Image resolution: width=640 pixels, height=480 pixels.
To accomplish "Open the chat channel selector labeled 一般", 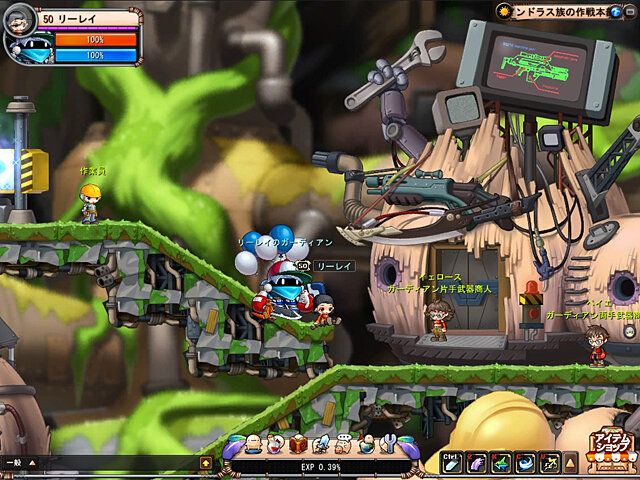I will pyautogui.click(x=13, y=463).
